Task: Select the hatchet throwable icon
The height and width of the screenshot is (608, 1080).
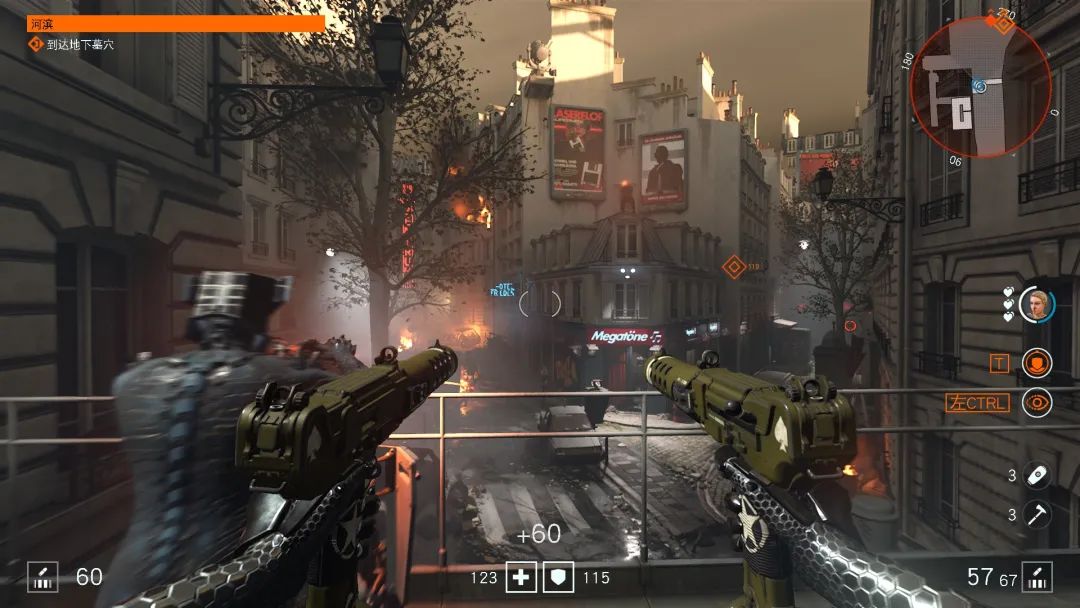Action: 1038,514
